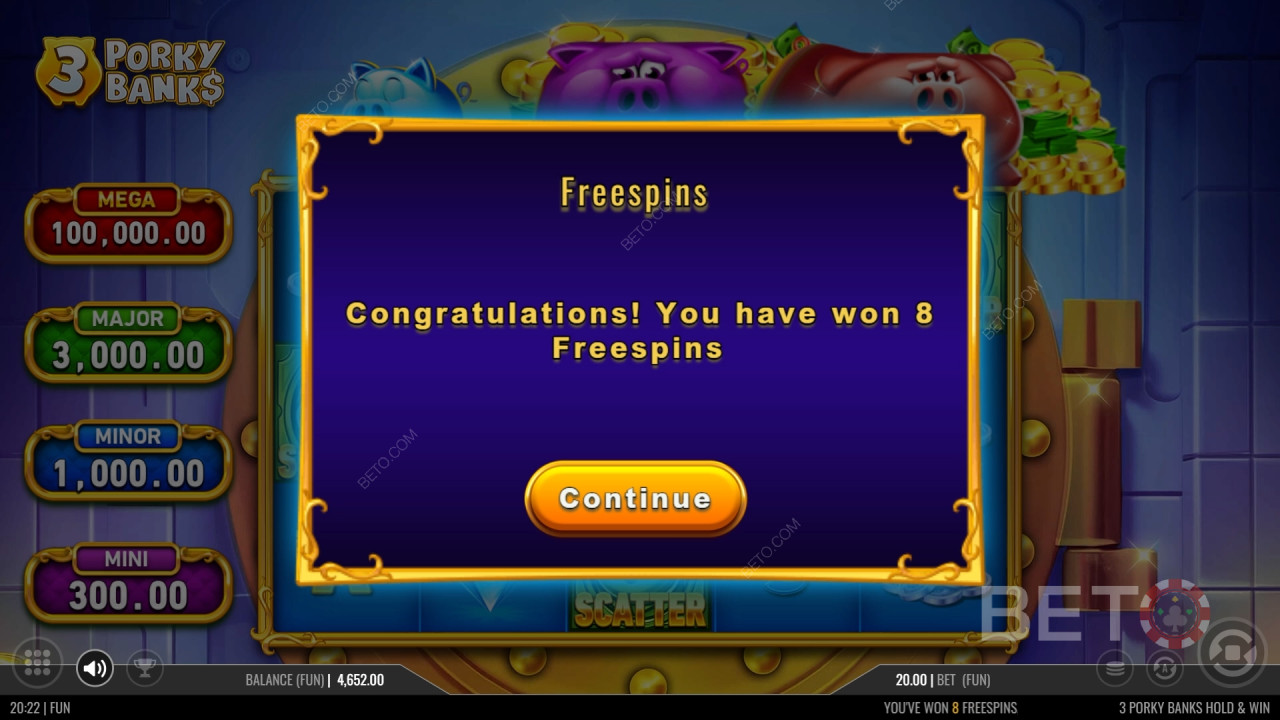This screenshot has width=1280, height=720.
Task: Continue to the free spins round
Action: (635, 498)
